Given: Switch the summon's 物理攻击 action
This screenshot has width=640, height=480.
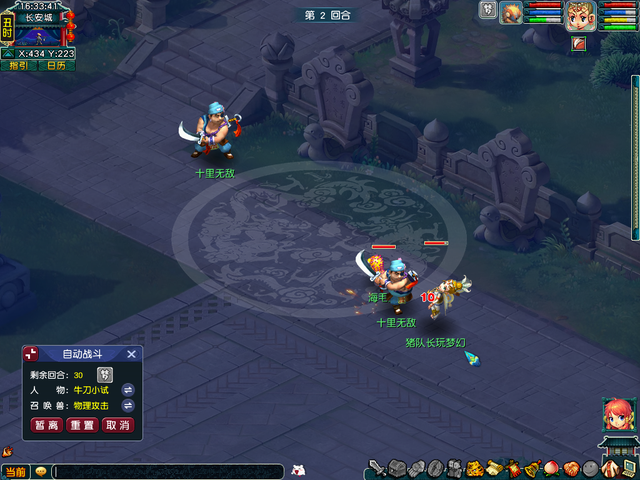Looking at the screenshot, I should [128, 406].
